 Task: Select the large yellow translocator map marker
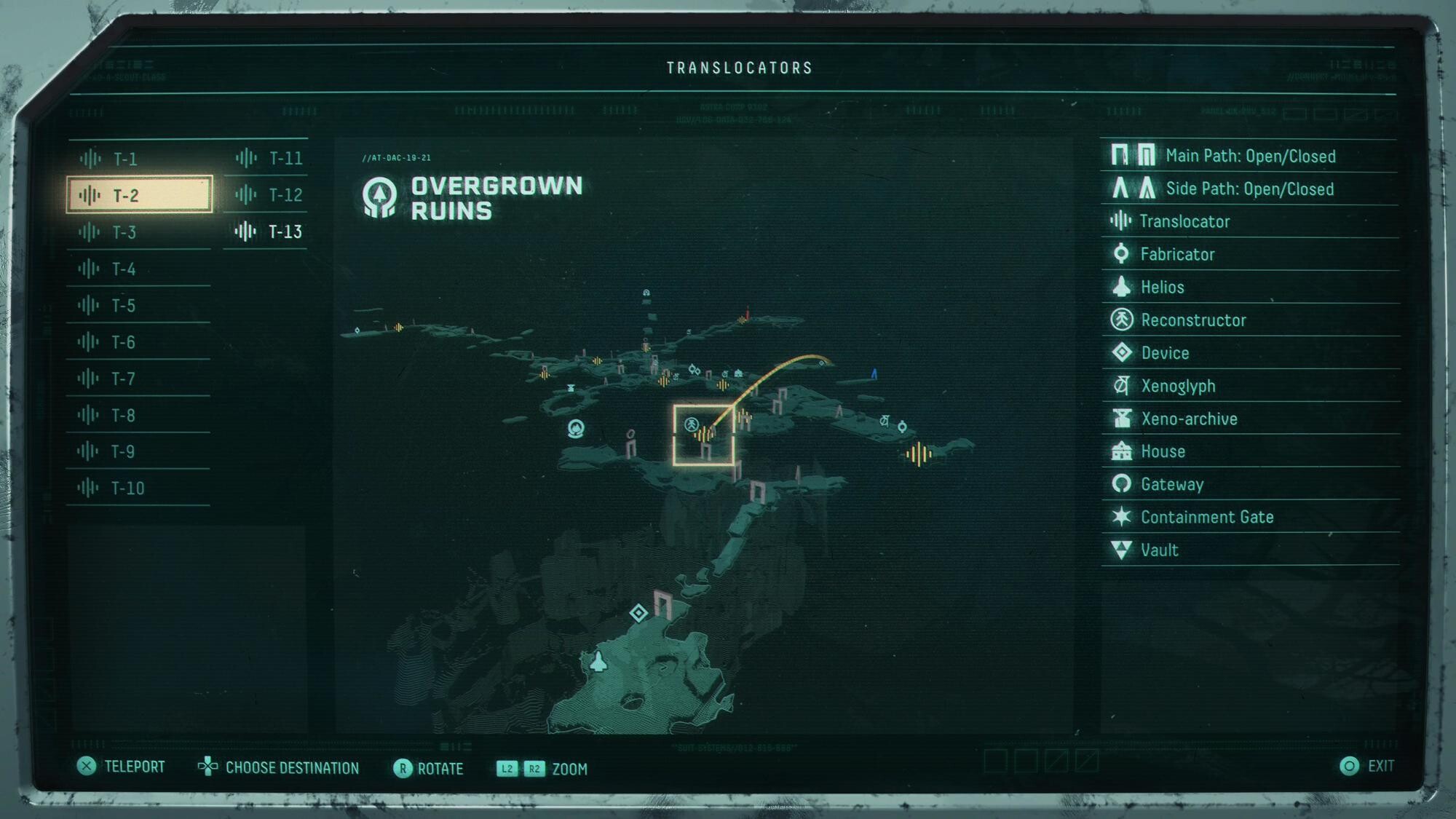[919, 454]
